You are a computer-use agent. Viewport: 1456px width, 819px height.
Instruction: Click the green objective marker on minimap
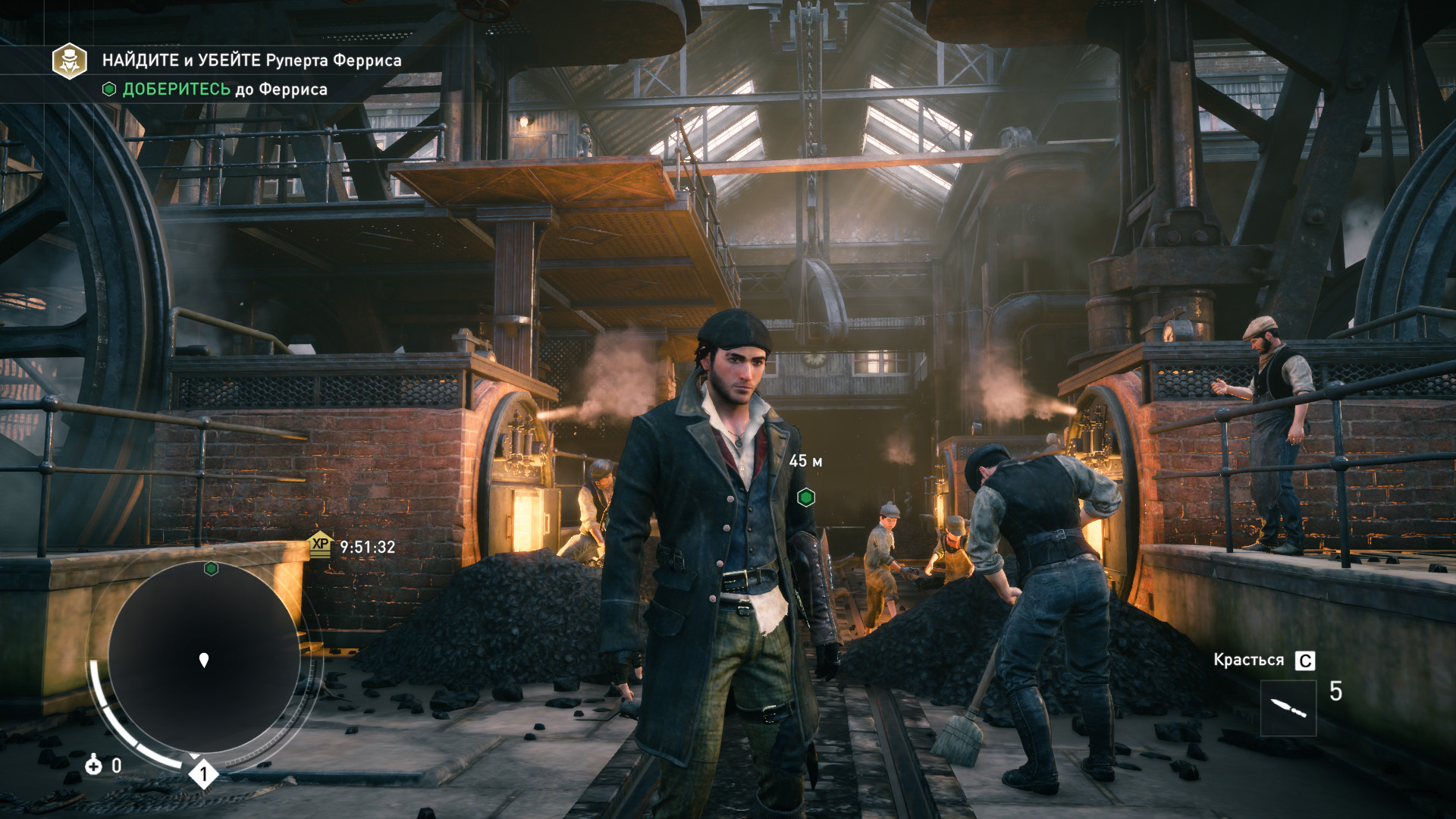(212, 568)
